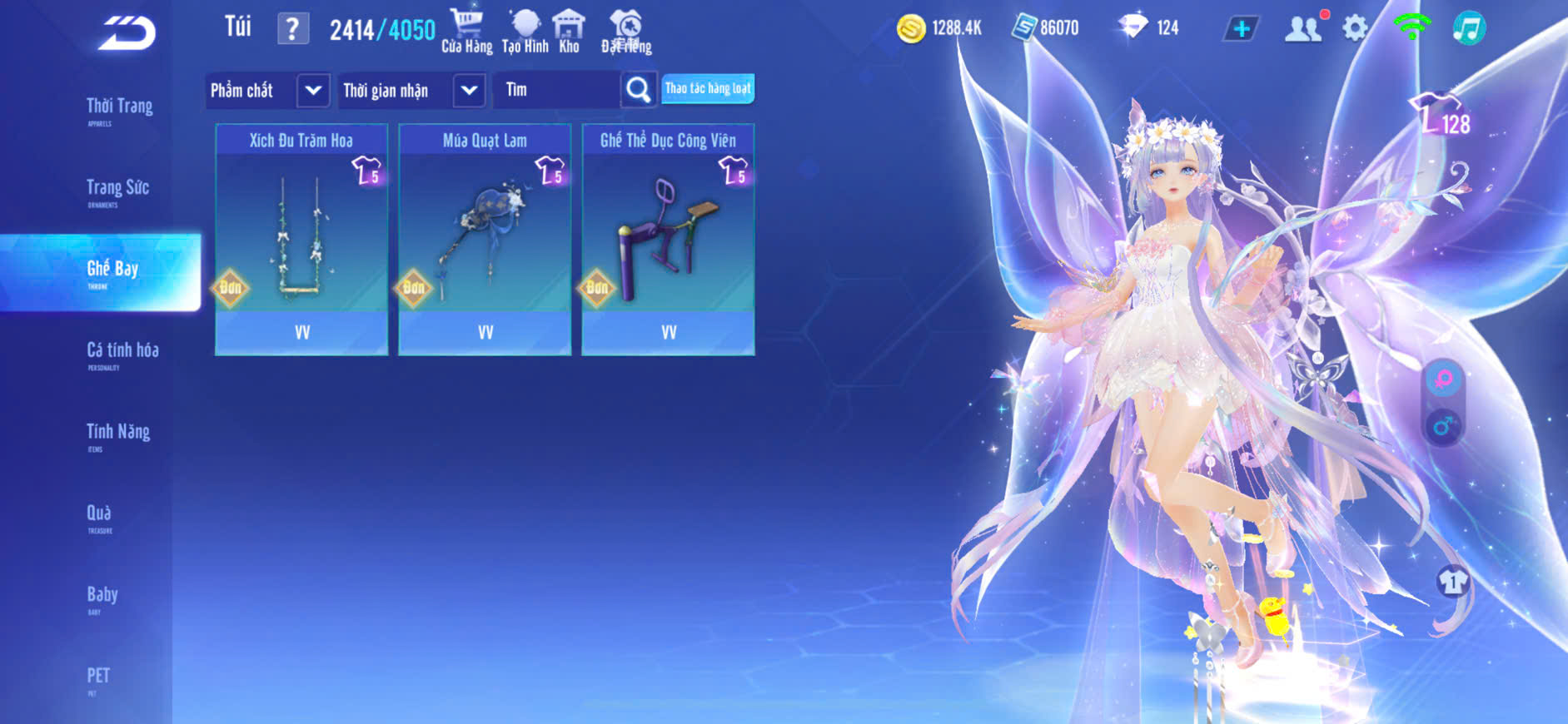Open the Kho storage
This screenshot has width=1568, height=724.
[x=569, y=32]
